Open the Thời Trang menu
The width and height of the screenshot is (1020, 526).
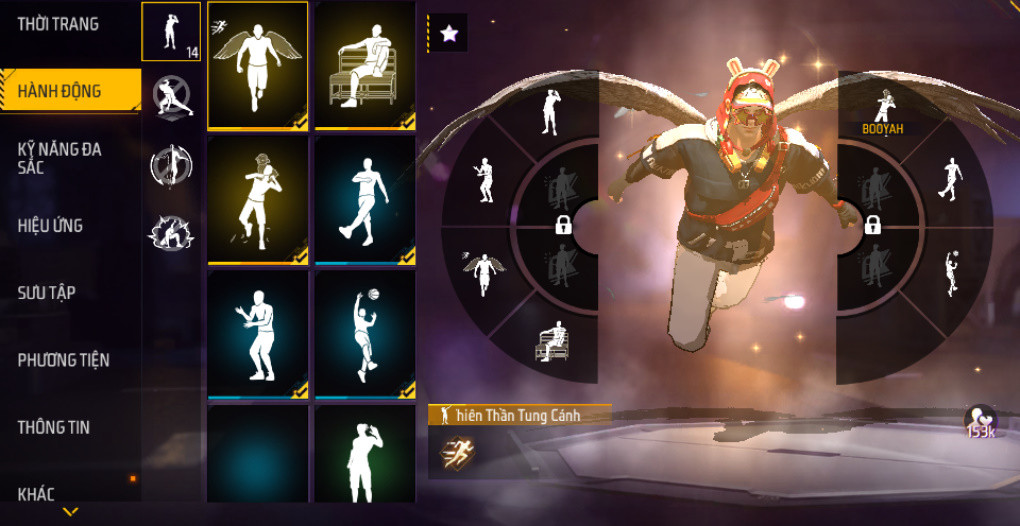tap(58, 24)
